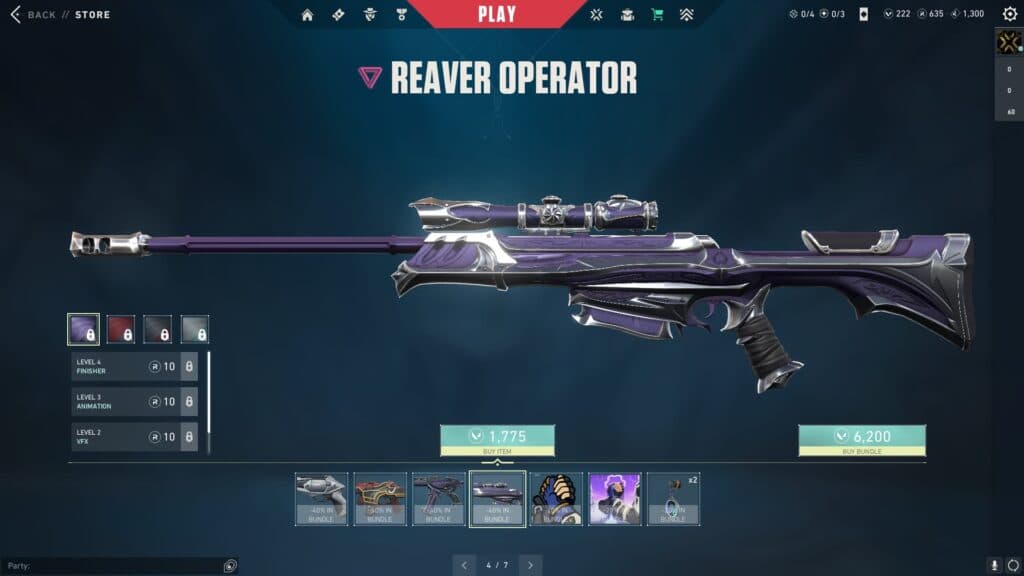Image resolution: width=1024 pixels, height=576 pixels.
Task: Pick the black color variant swatch
Action: click(158, 329)
